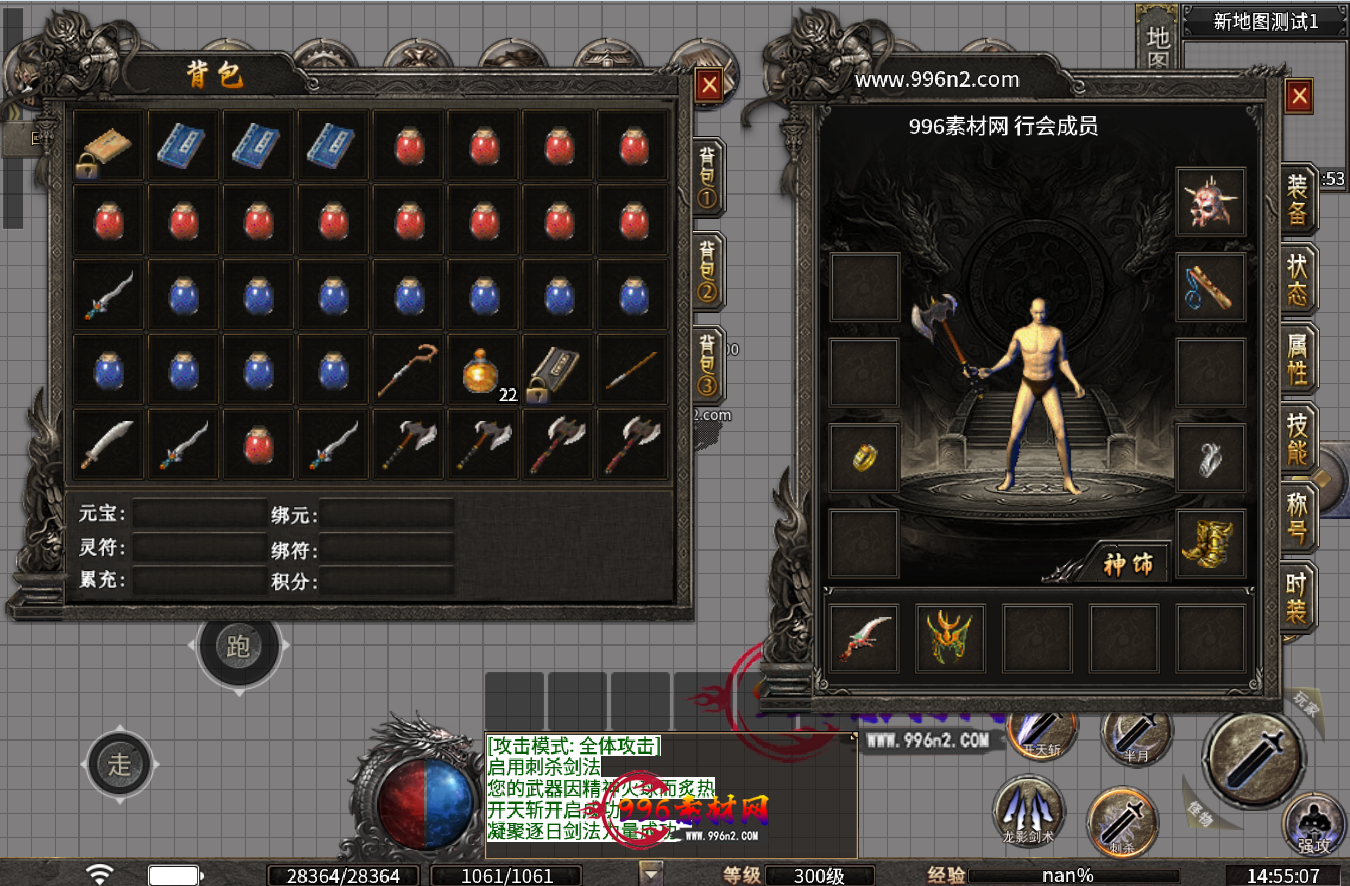Image resolution: width=1350 pixels, height=886 pixels.
Task: Select the orange potion stack of 22
Action: 484,372
